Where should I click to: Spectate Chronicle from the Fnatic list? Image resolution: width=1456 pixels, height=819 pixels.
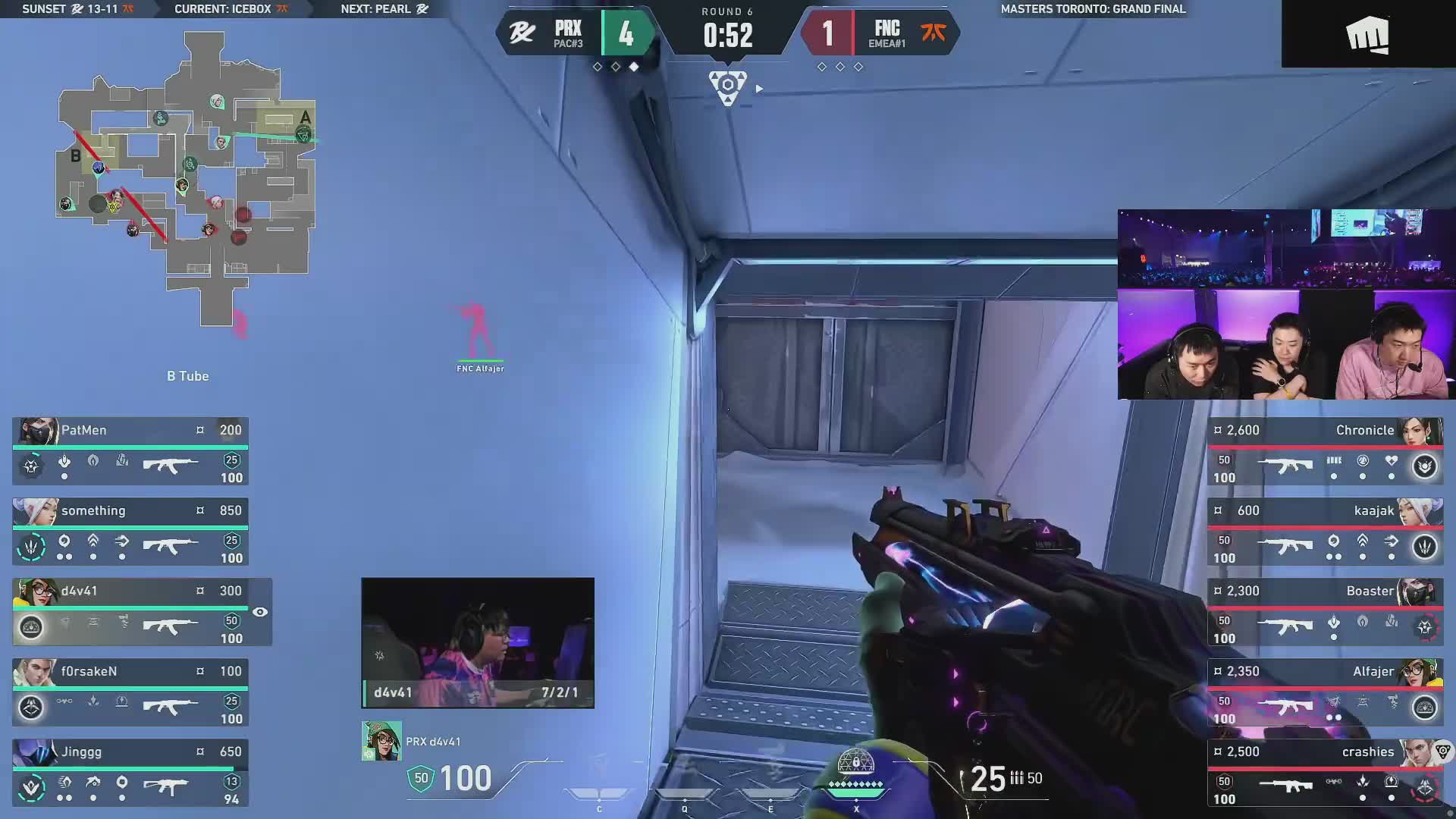pos(1325,451)
